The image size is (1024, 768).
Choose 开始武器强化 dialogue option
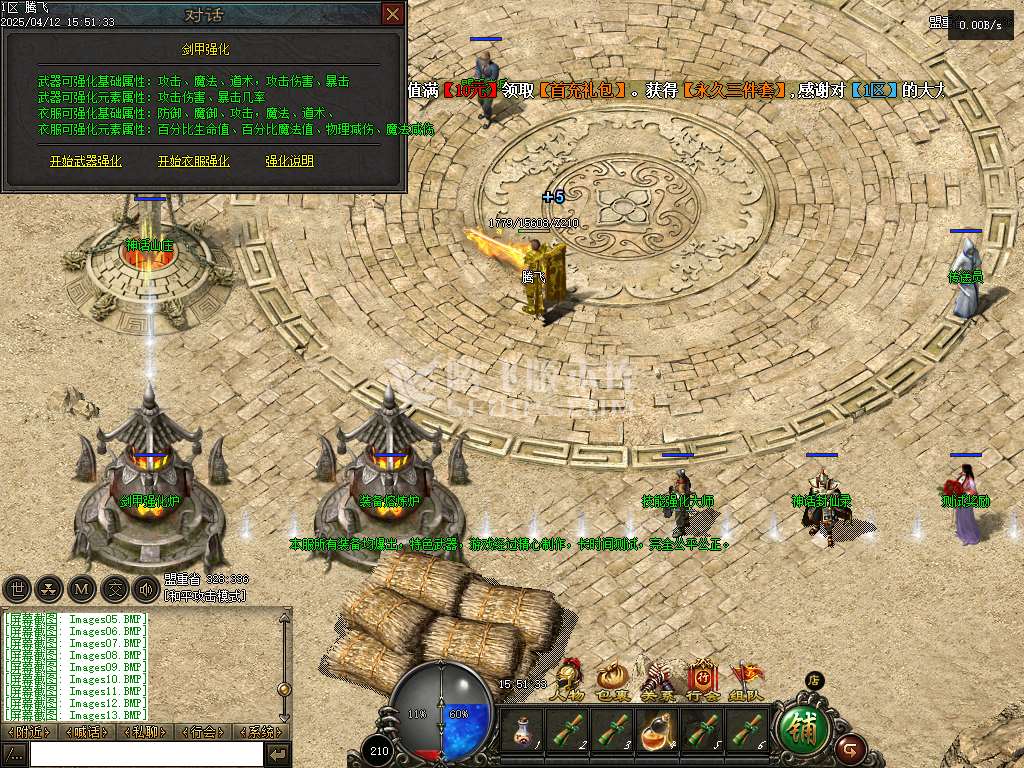click(86, 161)
